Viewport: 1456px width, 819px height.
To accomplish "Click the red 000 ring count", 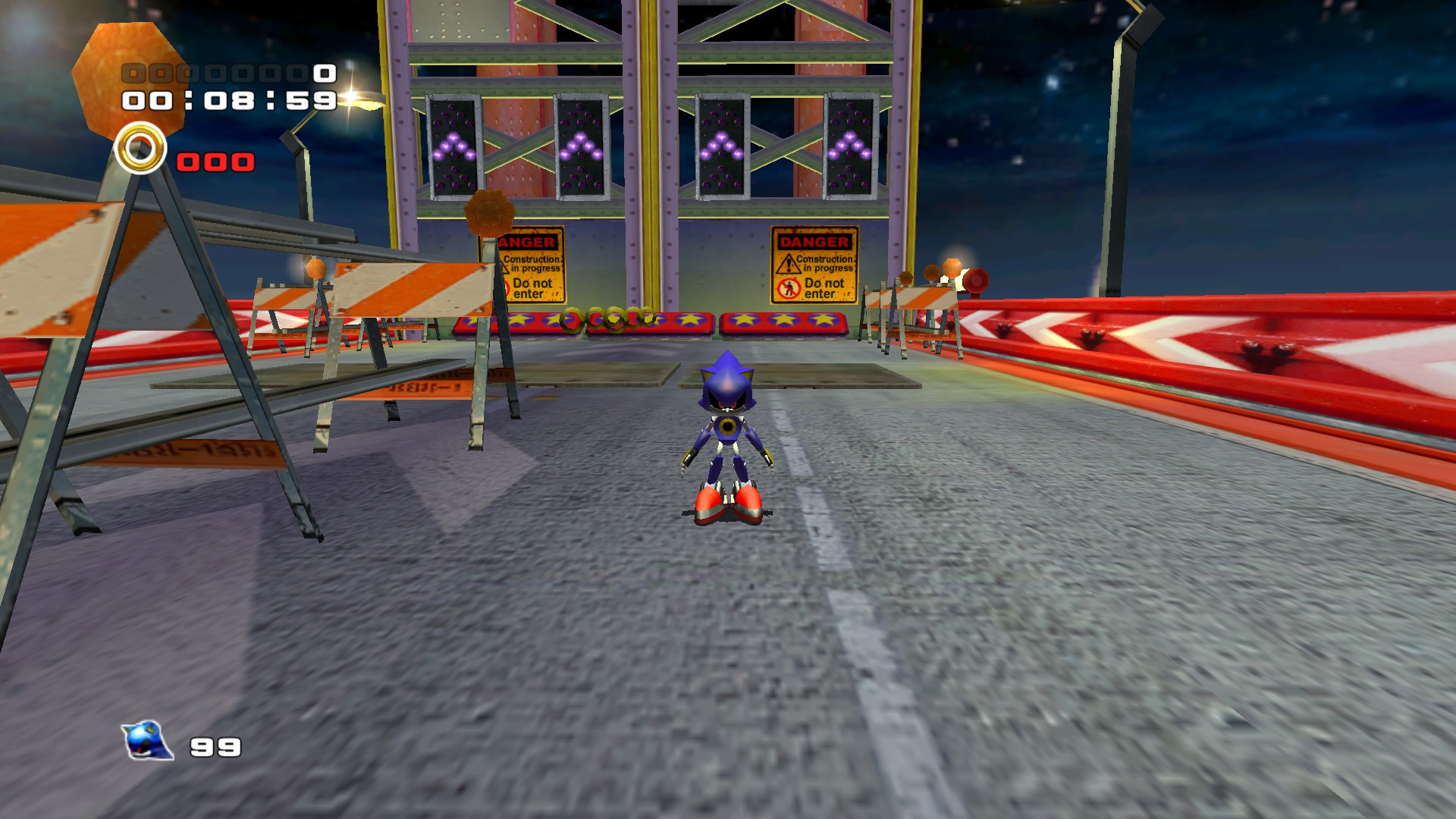I will point(213,161).
